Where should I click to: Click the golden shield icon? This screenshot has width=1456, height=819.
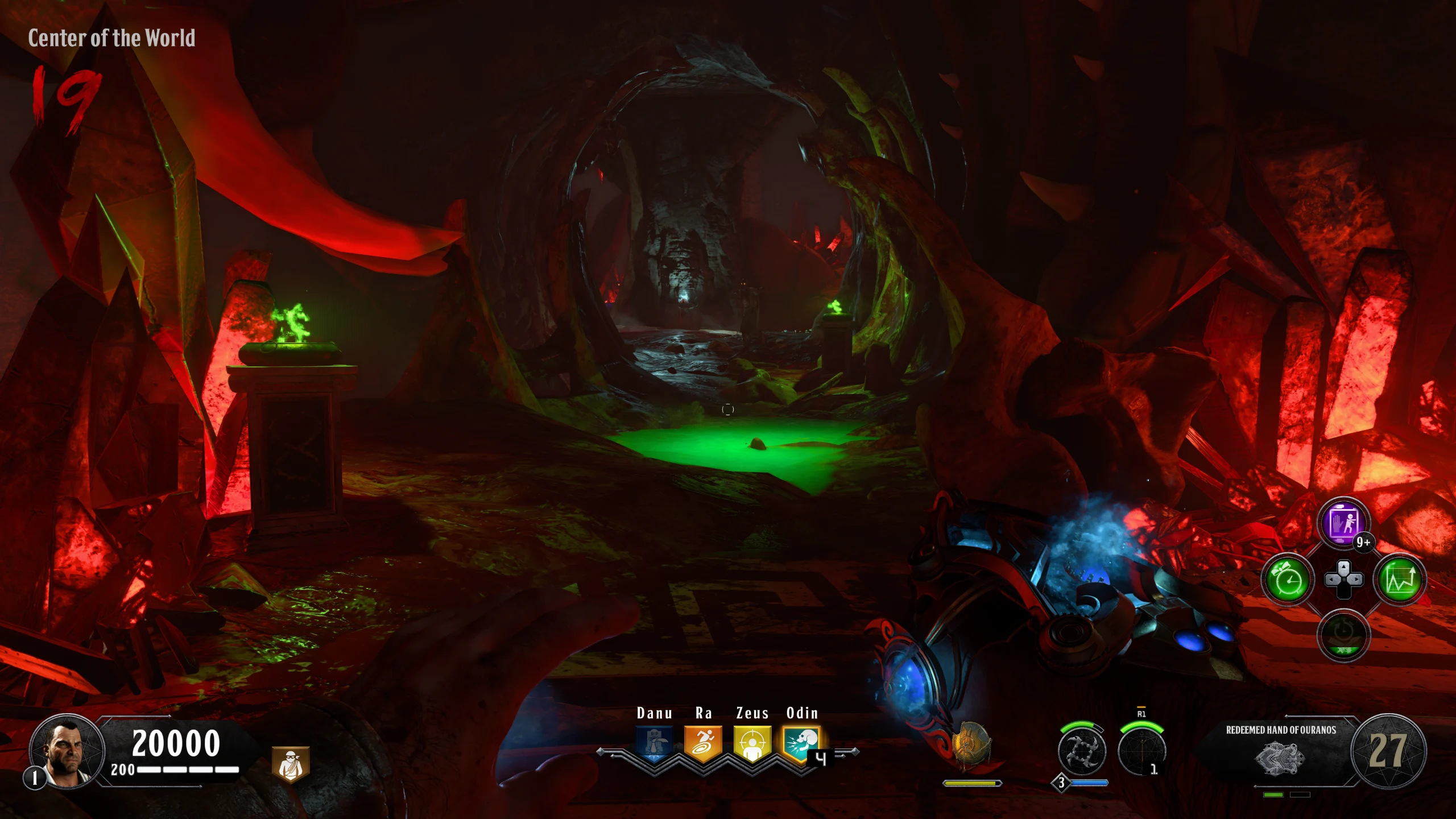click(971, 745)
